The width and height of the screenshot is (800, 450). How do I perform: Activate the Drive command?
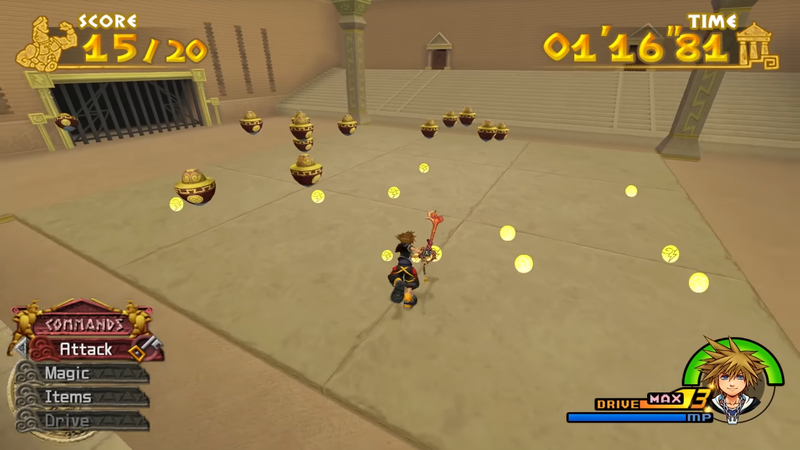(67, 421)
